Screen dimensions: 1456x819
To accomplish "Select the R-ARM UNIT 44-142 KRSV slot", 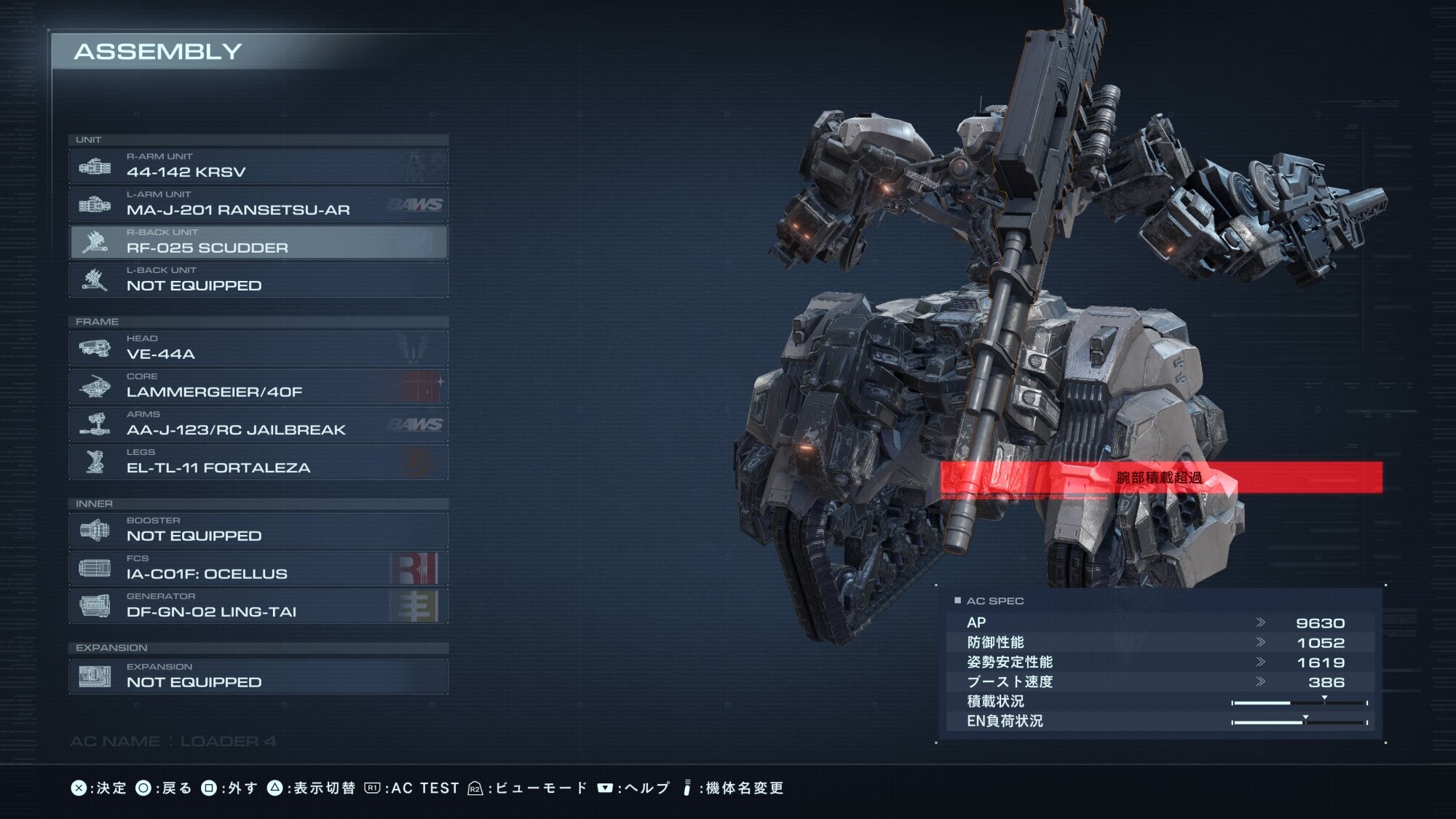I will 258,167.
